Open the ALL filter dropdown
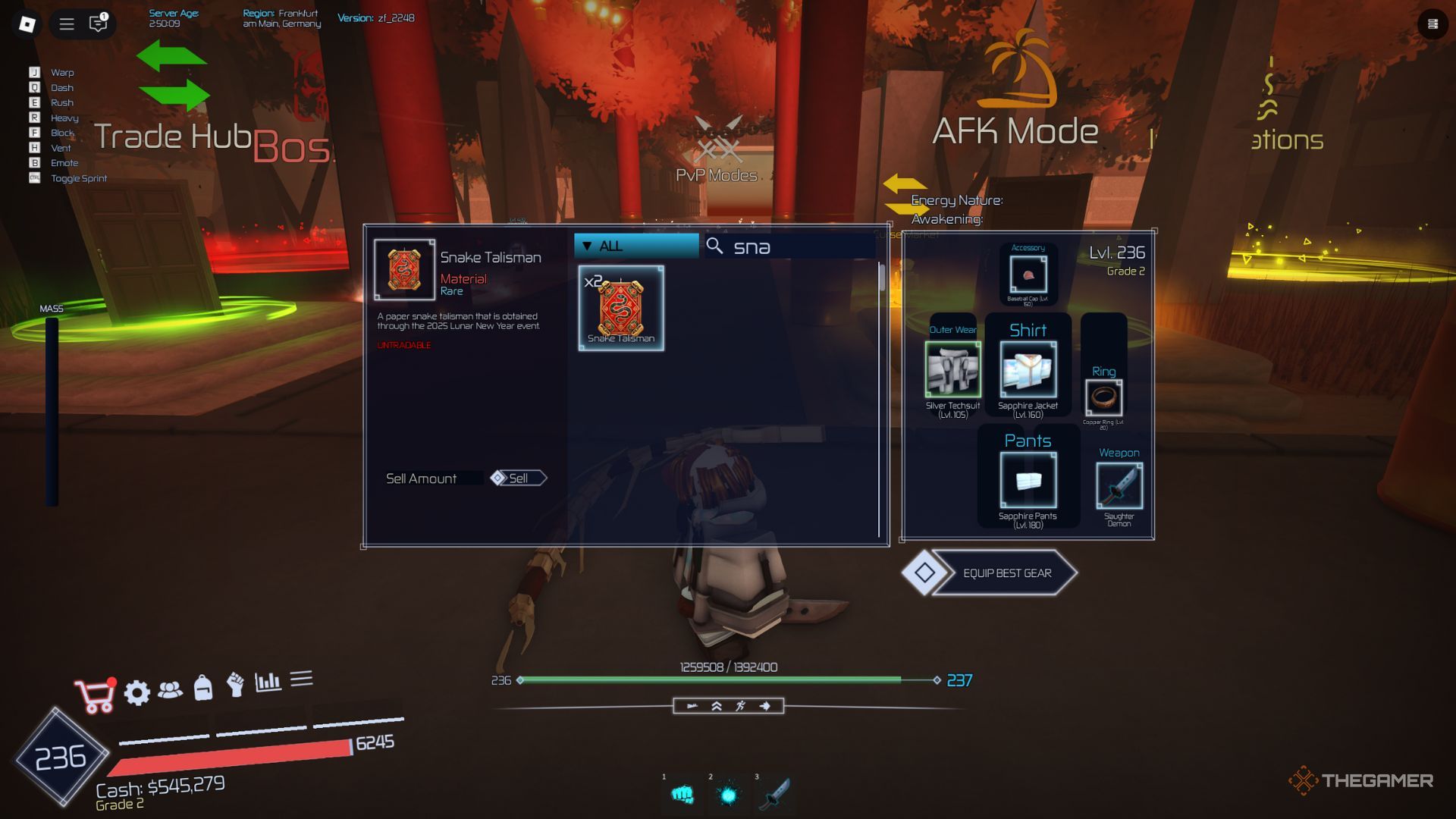Screen dimensions: 1456x819 coord(635,245)
